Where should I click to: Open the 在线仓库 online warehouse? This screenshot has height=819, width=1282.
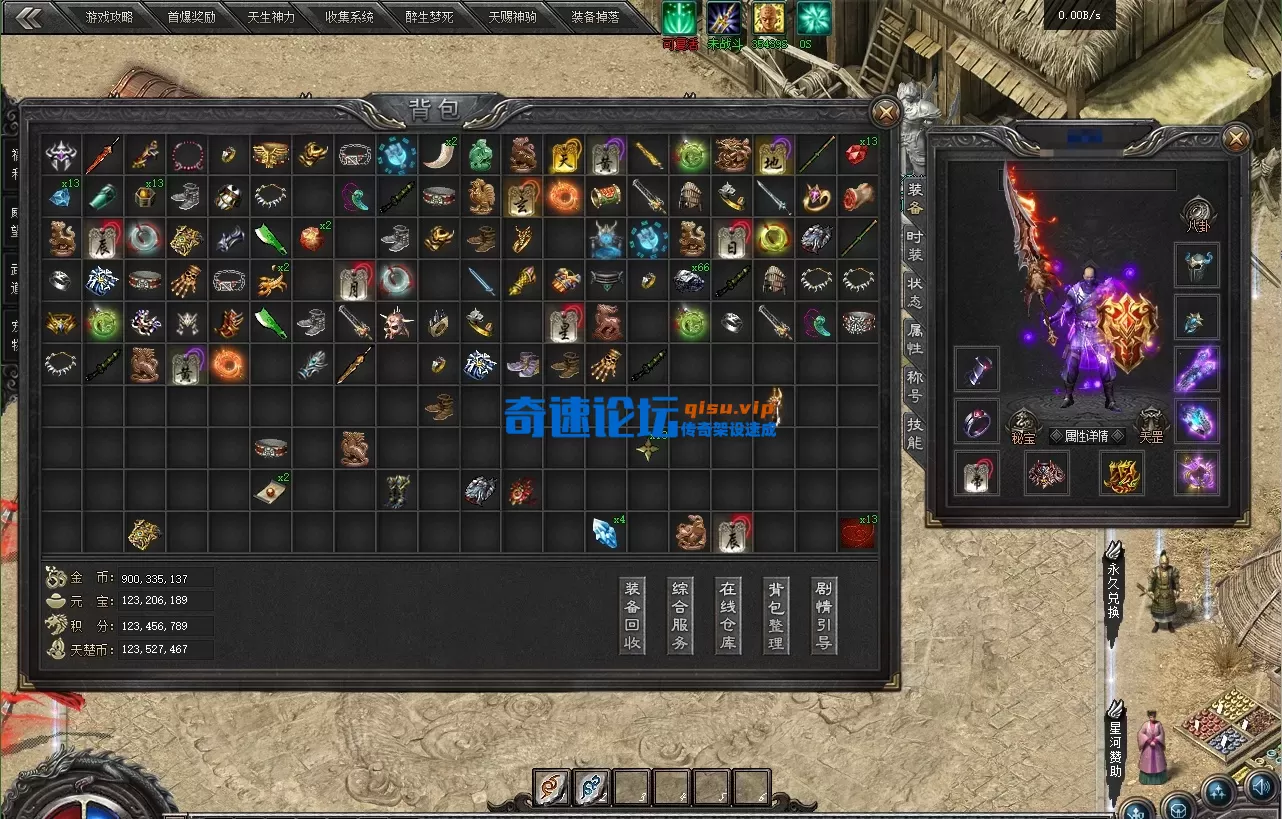[728, 615]
